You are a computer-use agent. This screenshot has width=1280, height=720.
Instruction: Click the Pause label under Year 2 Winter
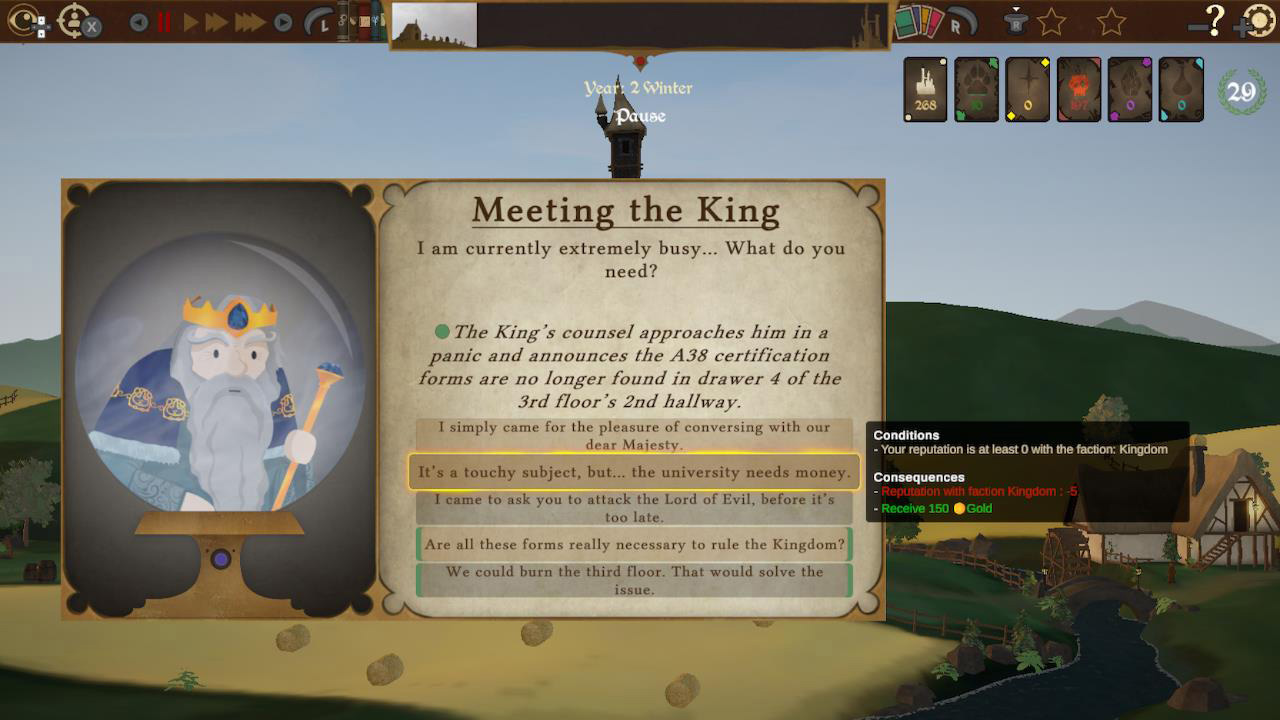tap(638, 116)
